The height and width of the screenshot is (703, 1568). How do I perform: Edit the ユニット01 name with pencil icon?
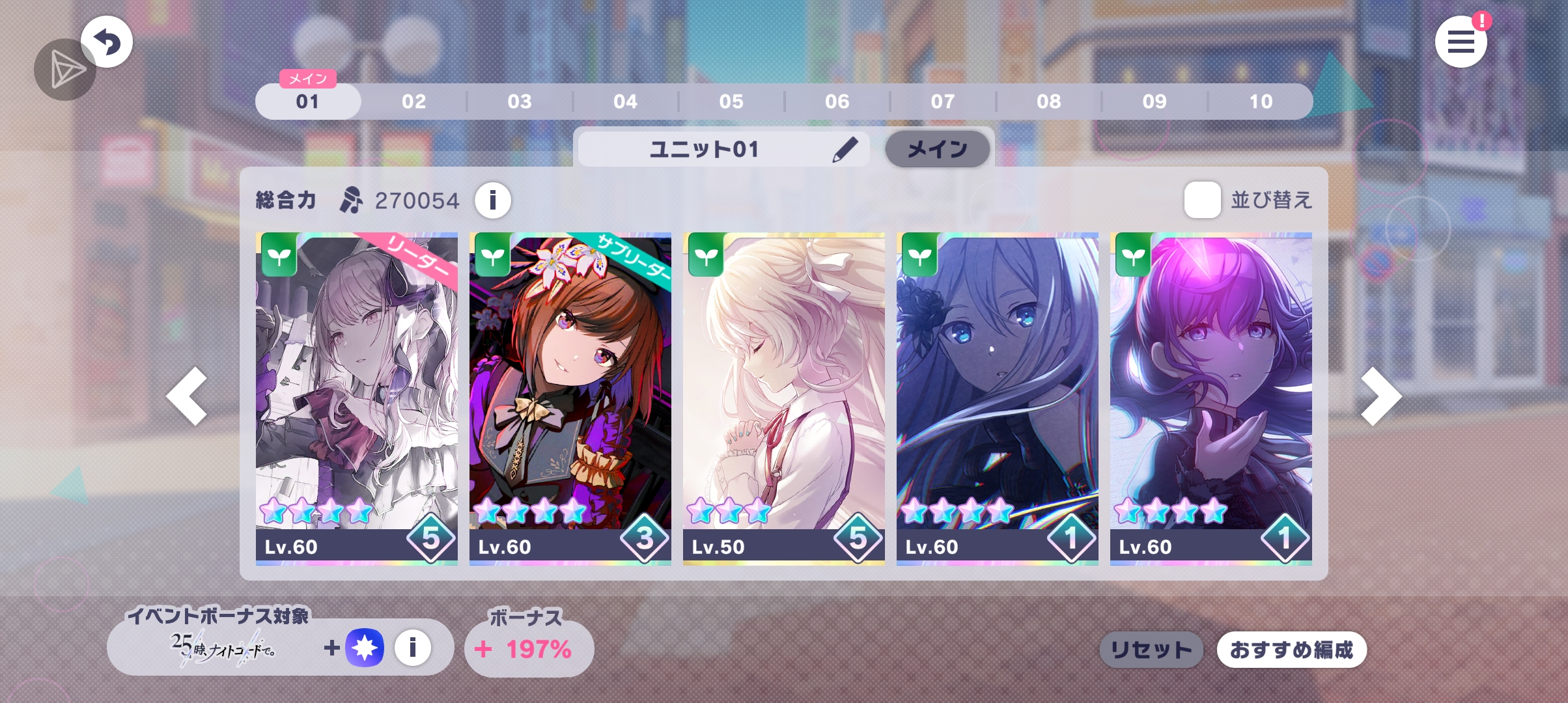845,149
